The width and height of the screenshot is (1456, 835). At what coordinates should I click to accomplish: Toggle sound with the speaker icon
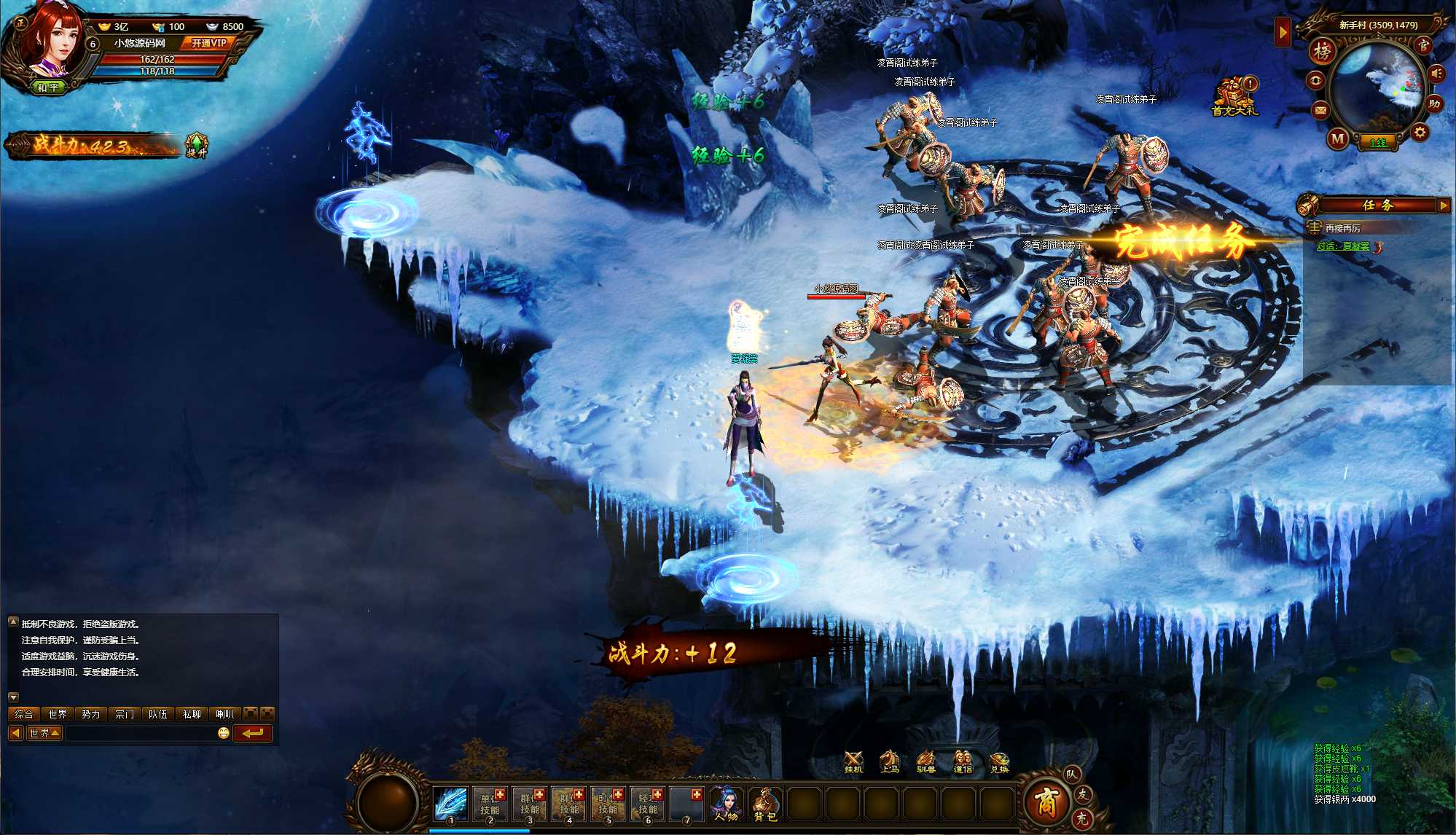pyautogui.click(x=1436, y=74)
